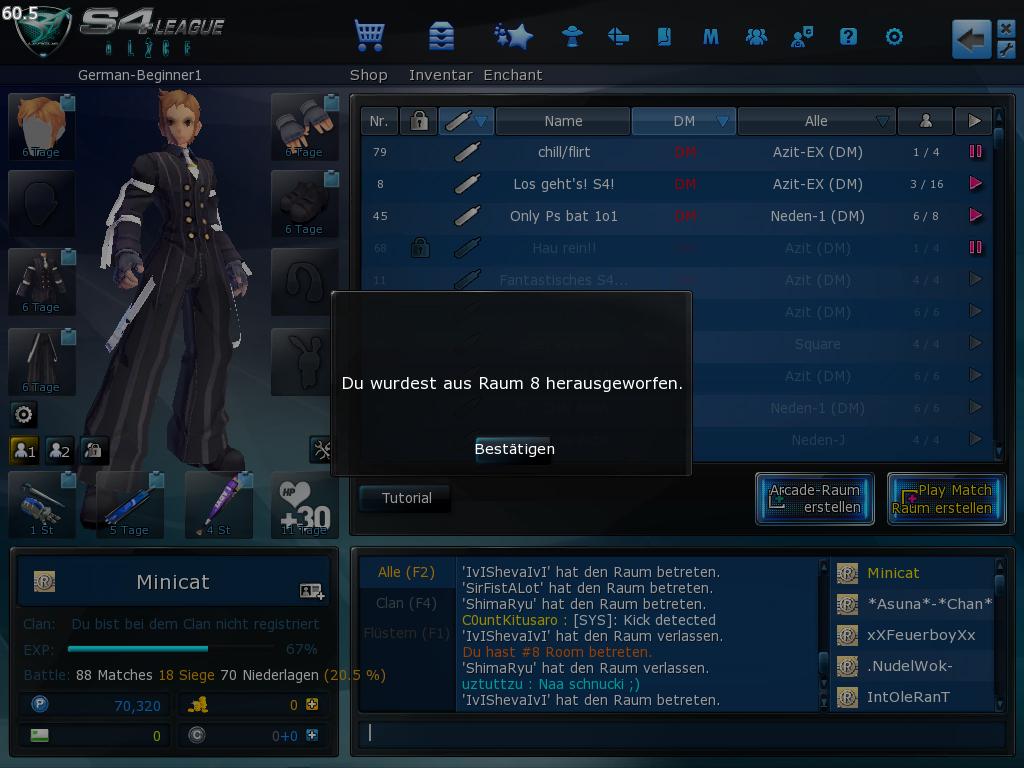Open the DM game mode filter dropdown
The width and height of the screenshot is (1024, 768).
684,121
